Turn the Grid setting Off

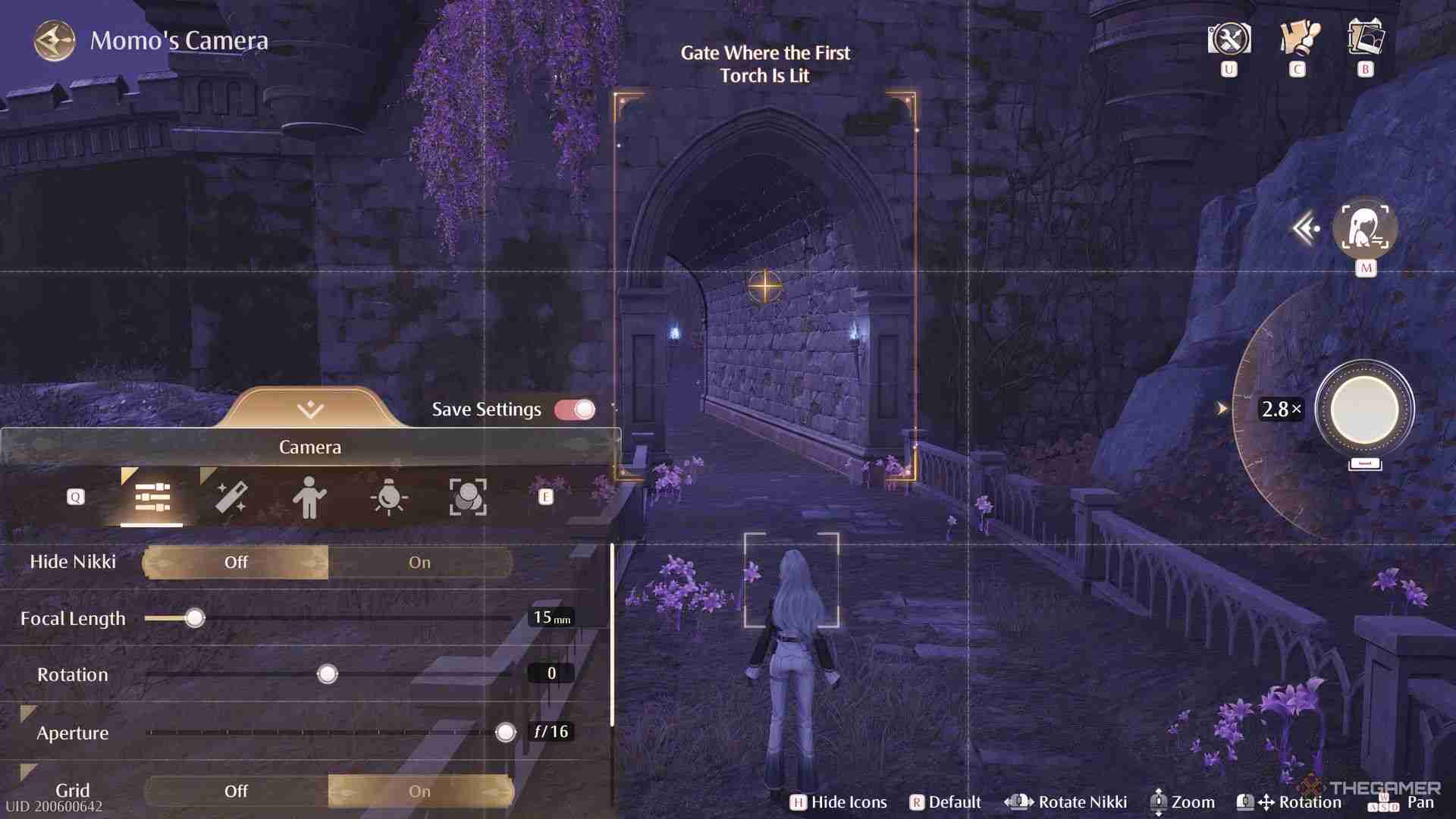point(236,791)
